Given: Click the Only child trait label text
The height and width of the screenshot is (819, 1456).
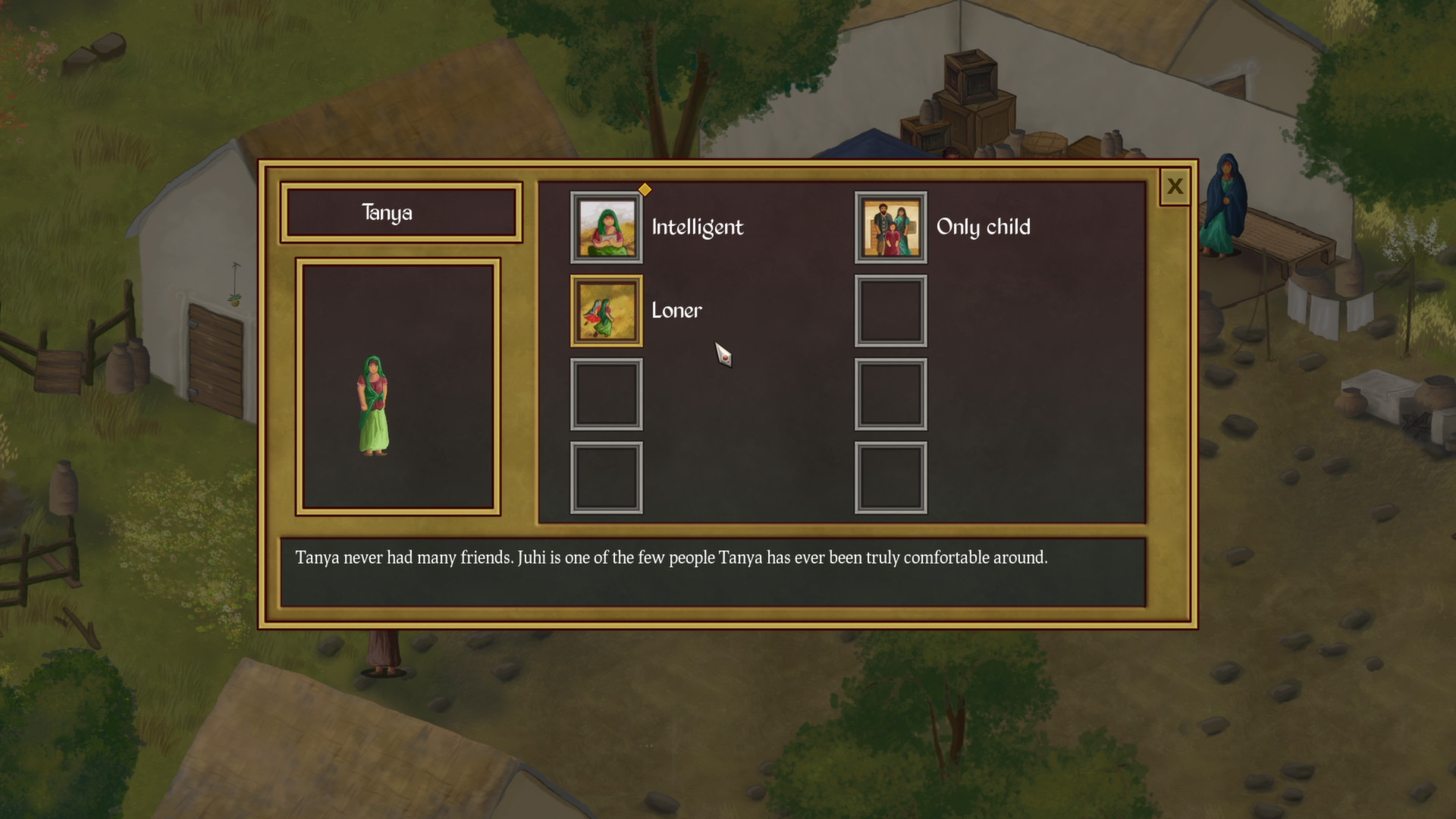Looking at the screenshot, I should tap(984, 227).
